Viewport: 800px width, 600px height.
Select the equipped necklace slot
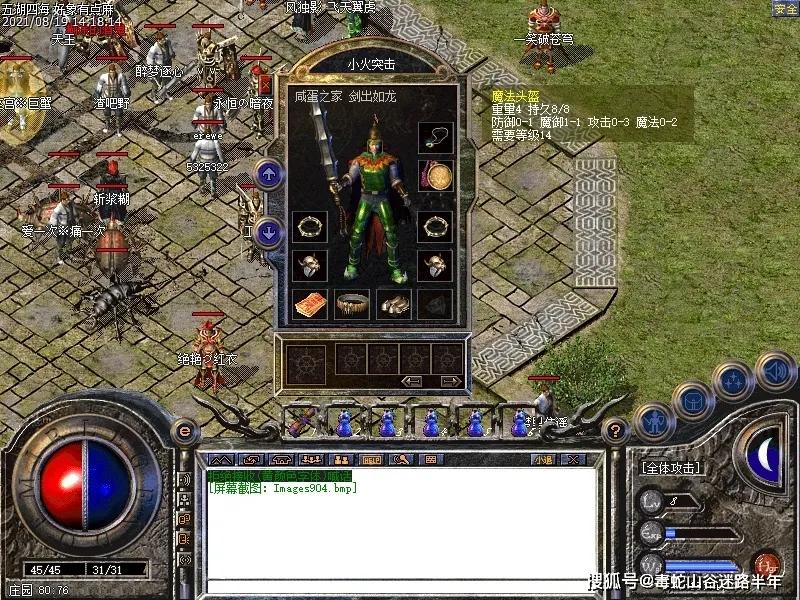(435, 137)
